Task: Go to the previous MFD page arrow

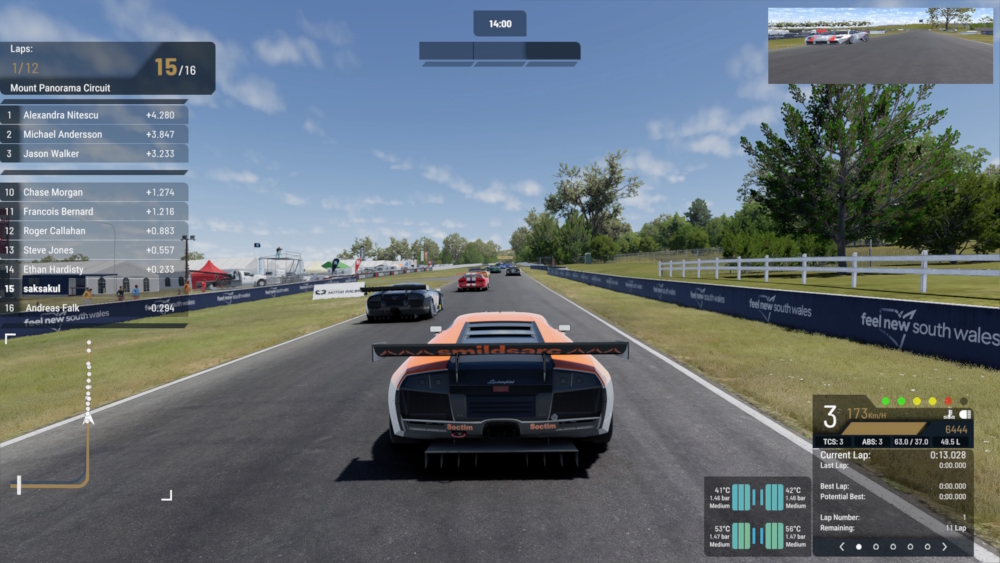Action: (842, 547)
